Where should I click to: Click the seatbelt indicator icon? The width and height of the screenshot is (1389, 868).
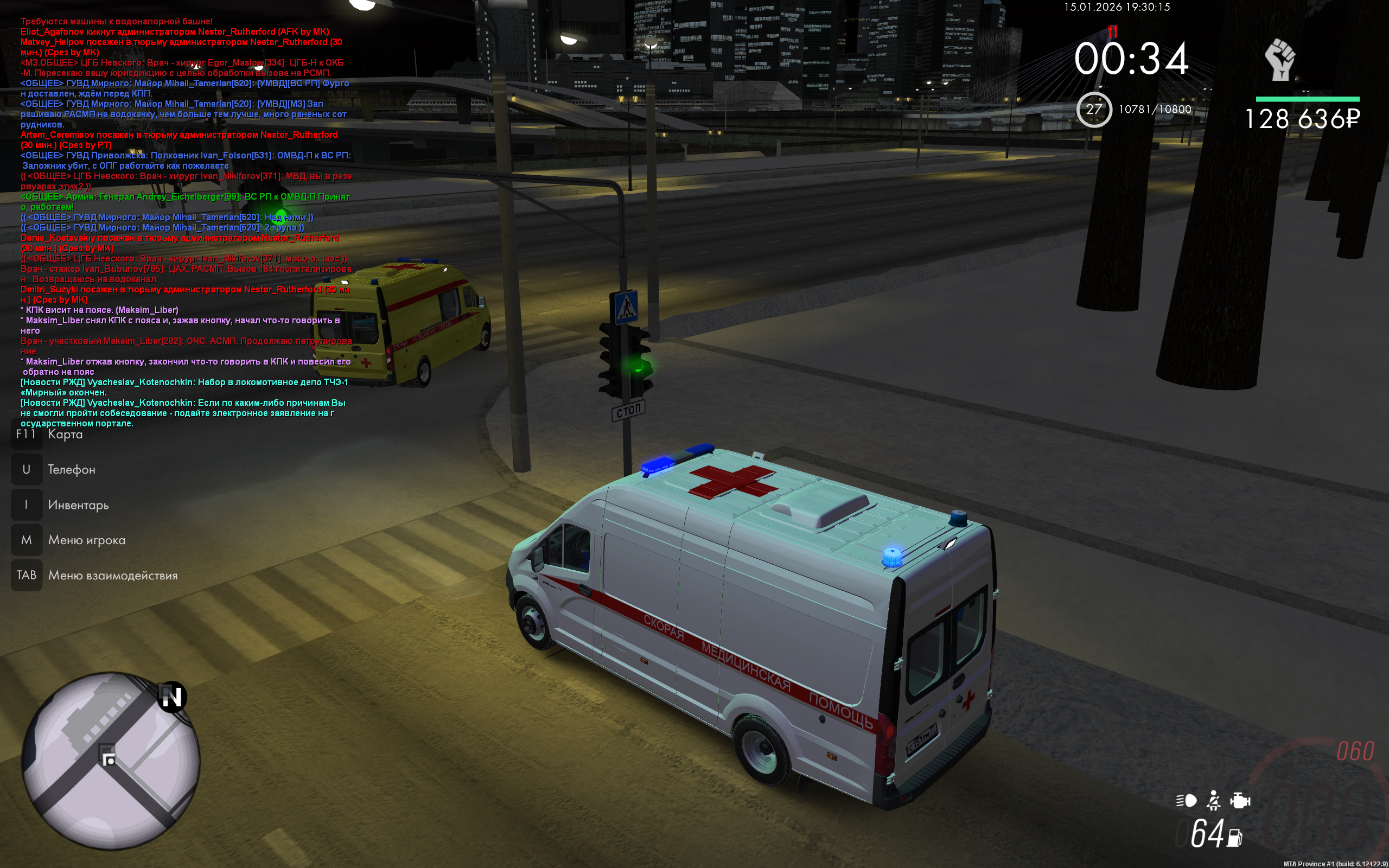click(x=1213, y=800)
